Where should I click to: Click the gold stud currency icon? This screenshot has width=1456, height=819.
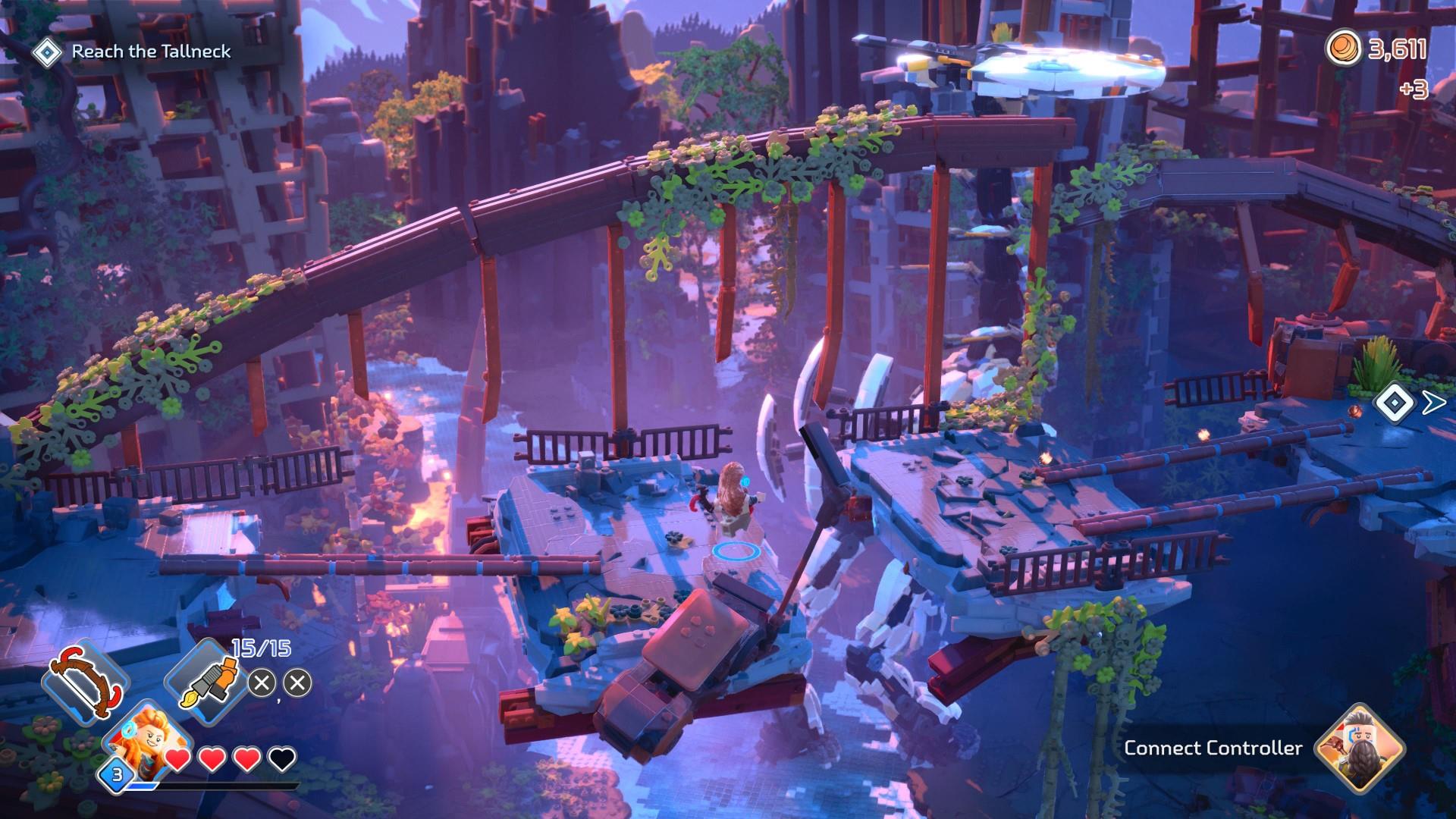click(x=1342, y=50)
